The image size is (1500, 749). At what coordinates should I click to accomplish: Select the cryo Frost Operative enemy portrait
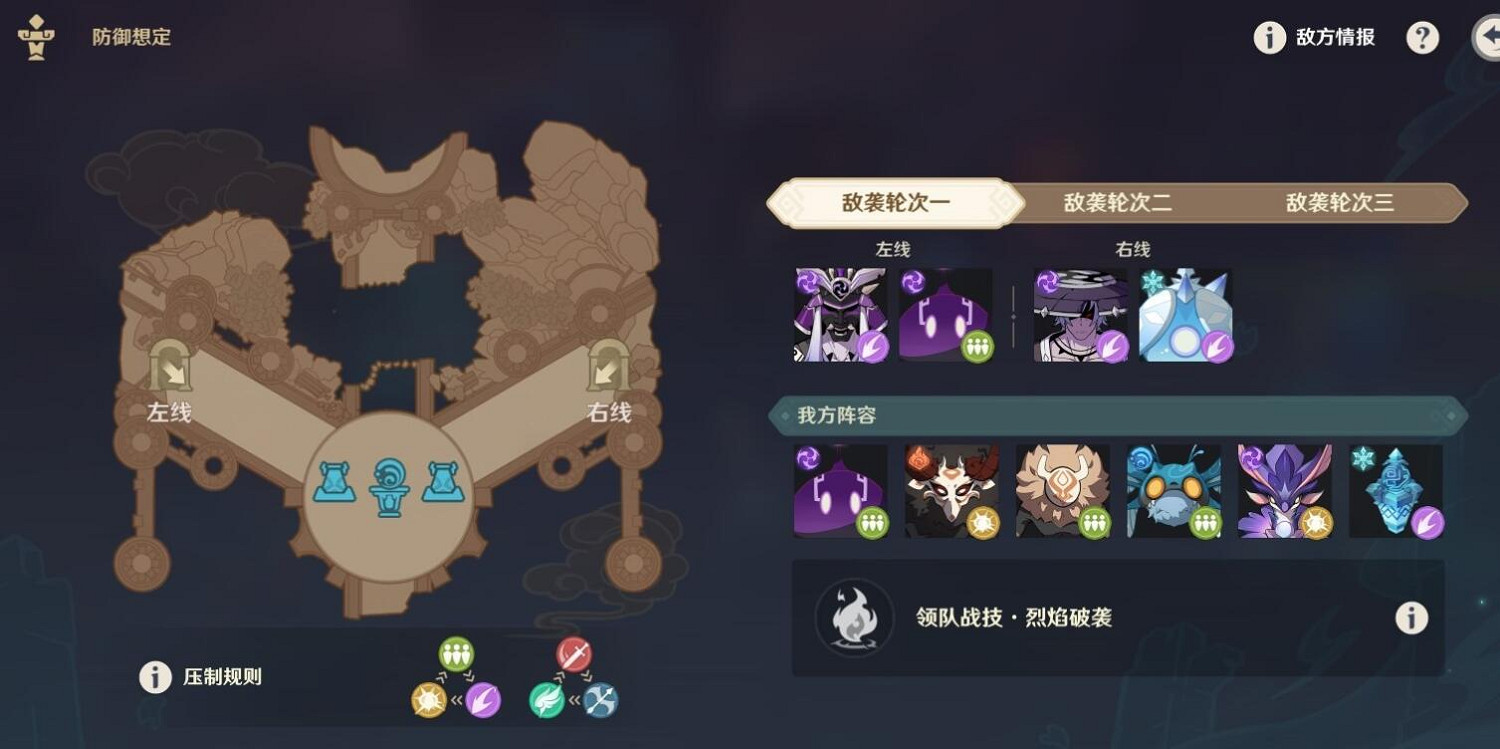(x=1185, y=313)
